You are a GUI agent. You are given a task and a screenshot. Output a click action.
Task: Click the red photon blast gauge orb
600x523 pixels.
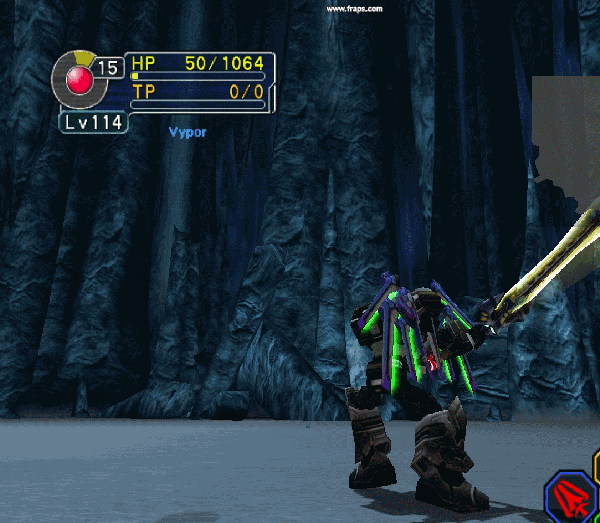[78, 77]
